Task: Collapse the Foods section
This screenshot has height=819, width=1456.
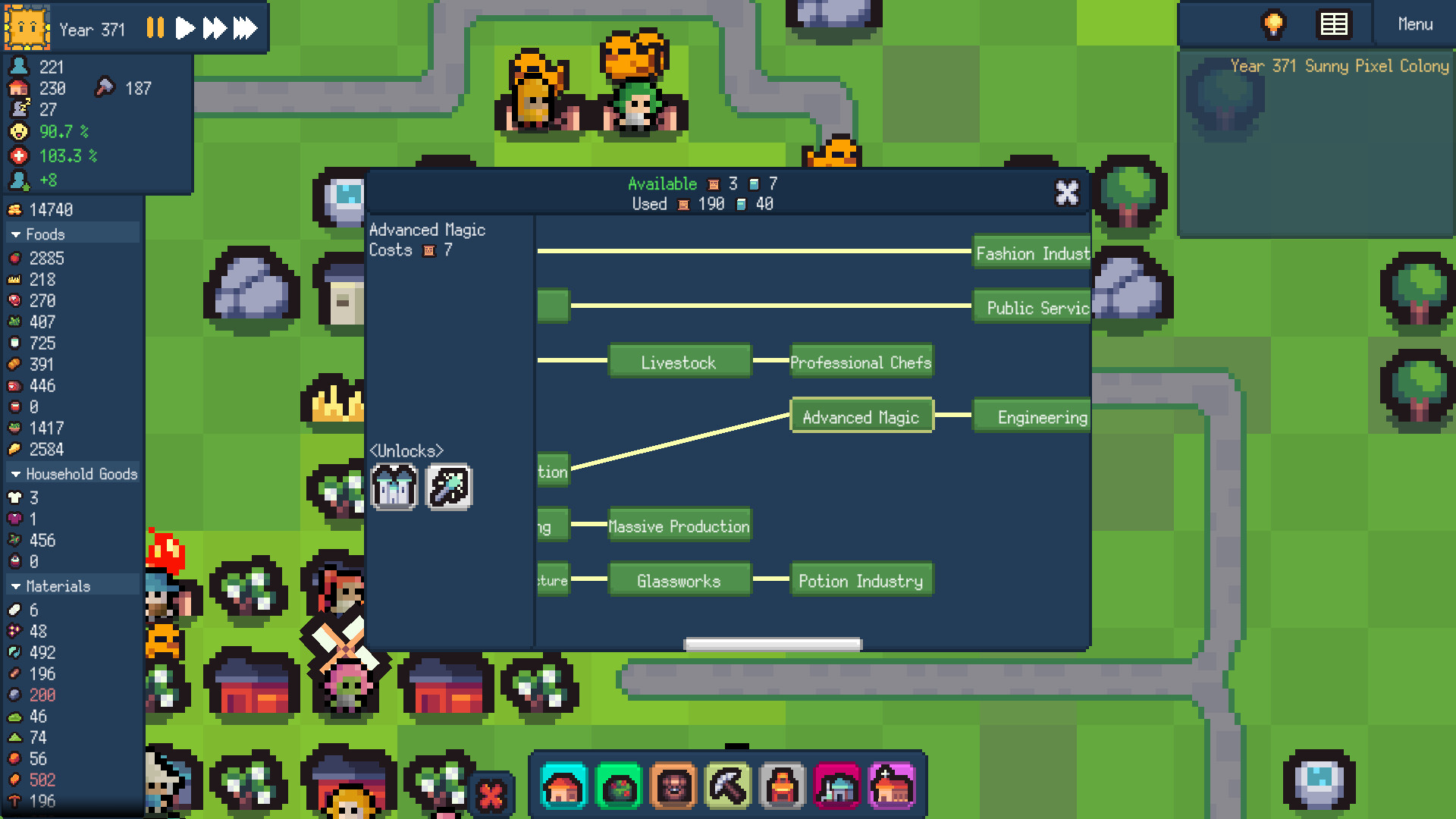Action: [45, 234]
